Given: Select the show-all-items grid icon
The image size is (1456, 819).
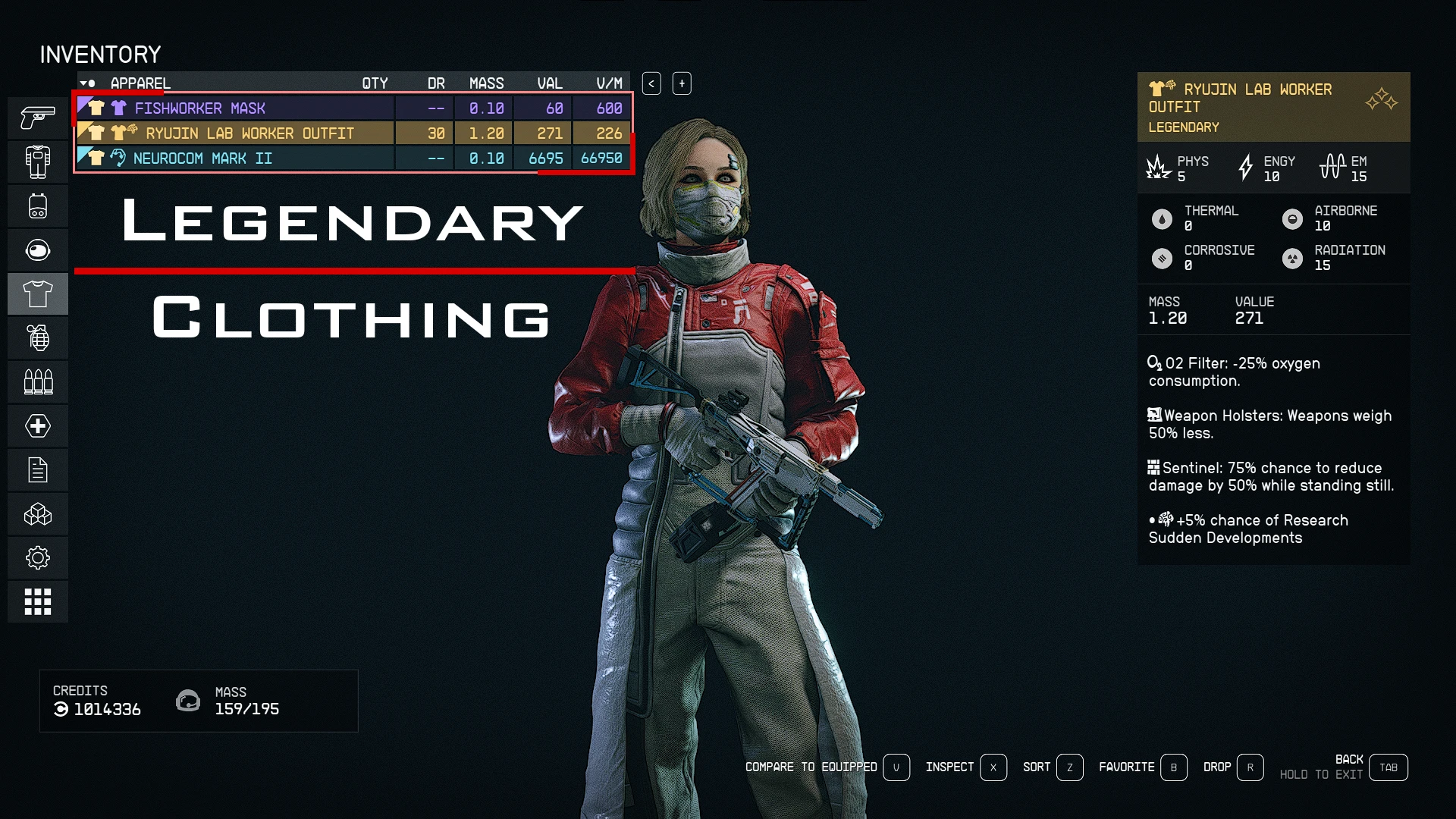Looking at the screenshot, I should click(x=38, y=601).
